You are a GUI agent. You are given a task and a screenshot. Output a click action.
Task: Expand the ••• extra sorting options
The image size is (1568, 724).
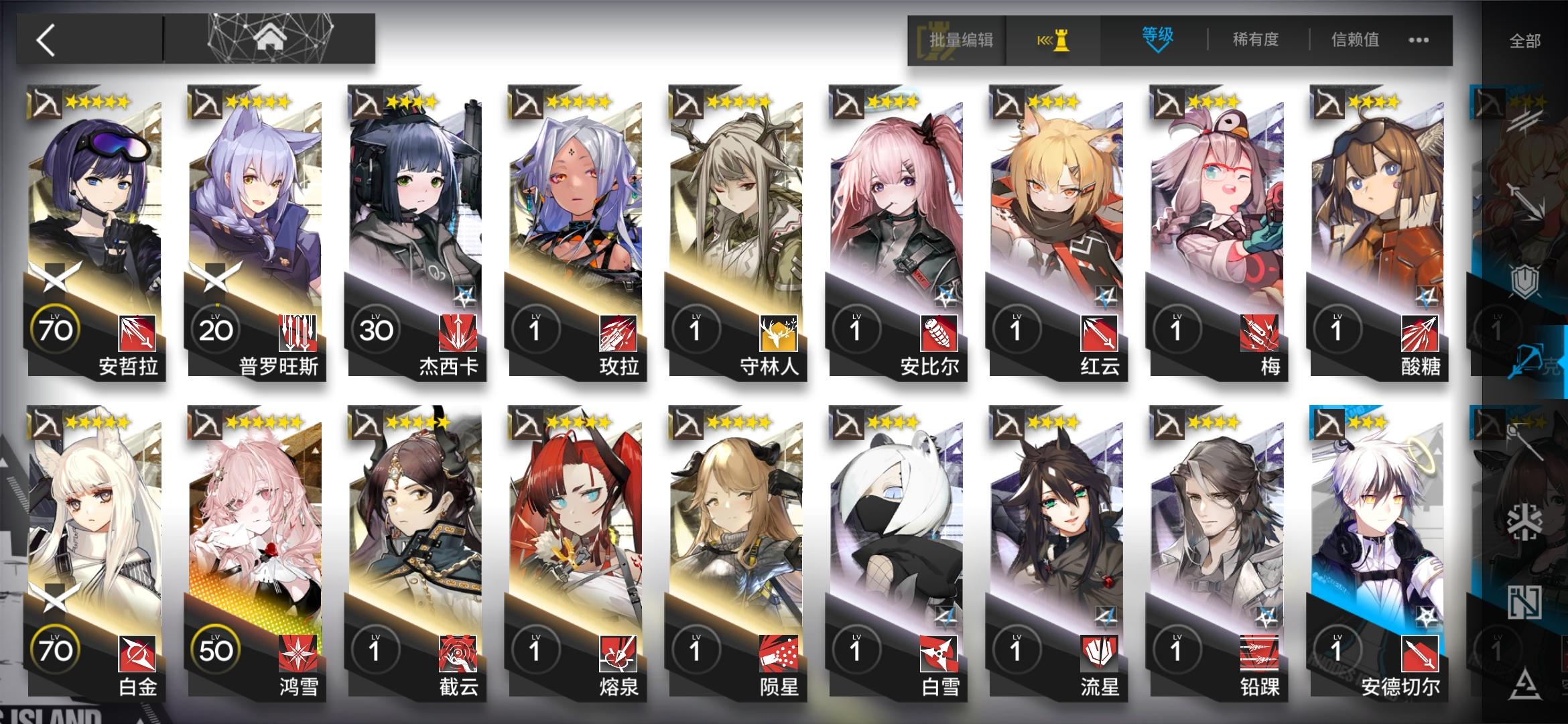1417,40
